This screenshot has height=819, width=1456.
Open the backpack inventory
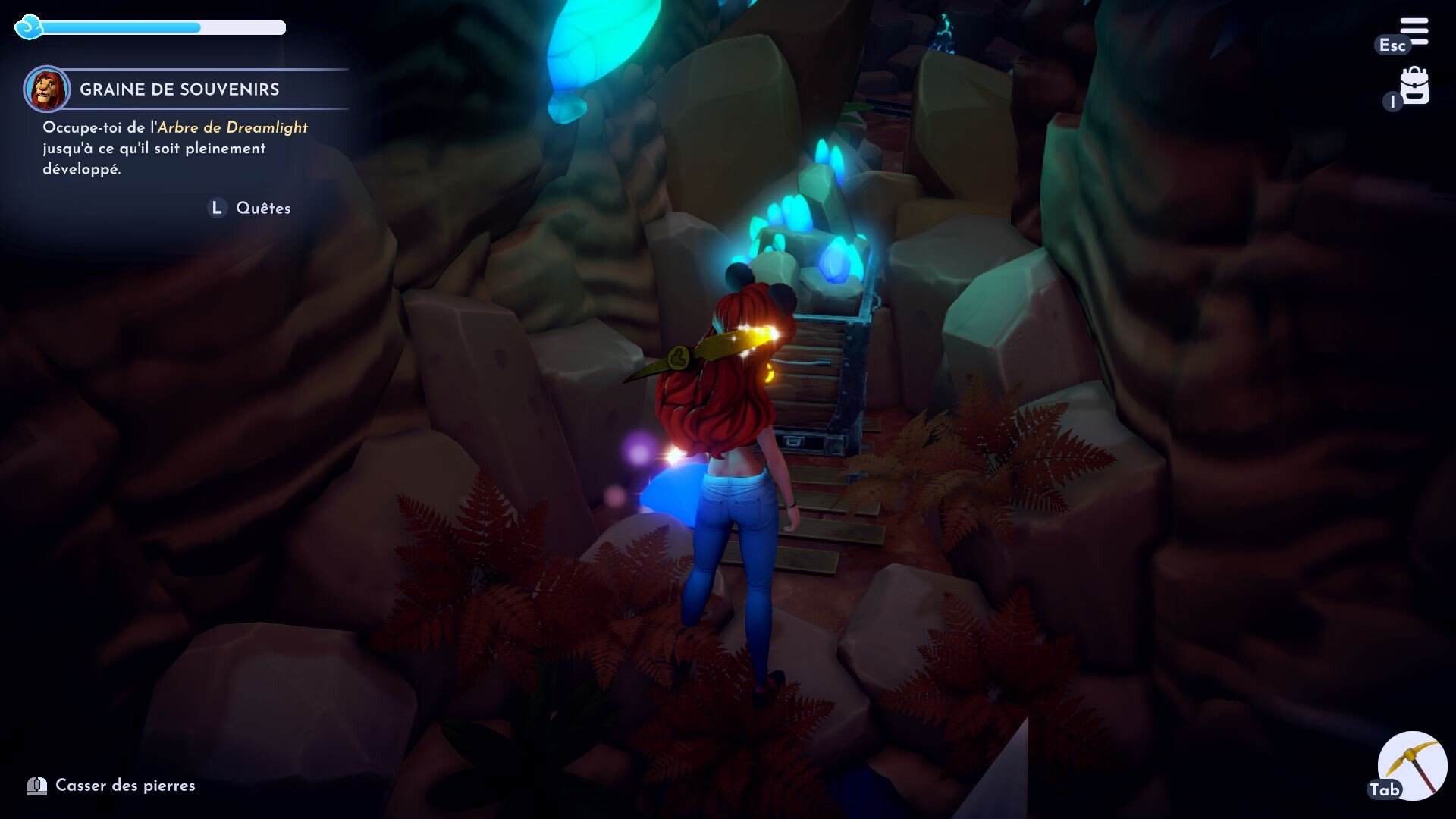(x=1414, y=87)
